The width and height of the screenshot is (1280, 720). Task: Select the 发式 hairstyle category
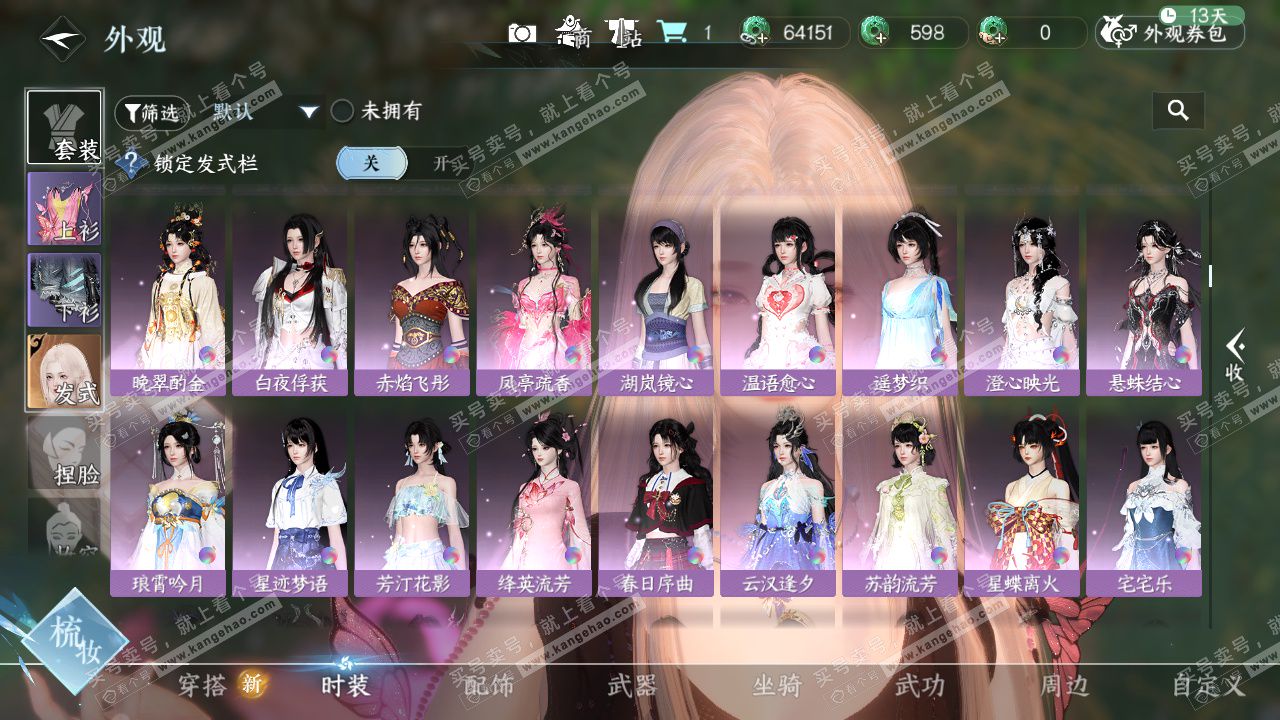pyautogui.click(x=64, y=371)
